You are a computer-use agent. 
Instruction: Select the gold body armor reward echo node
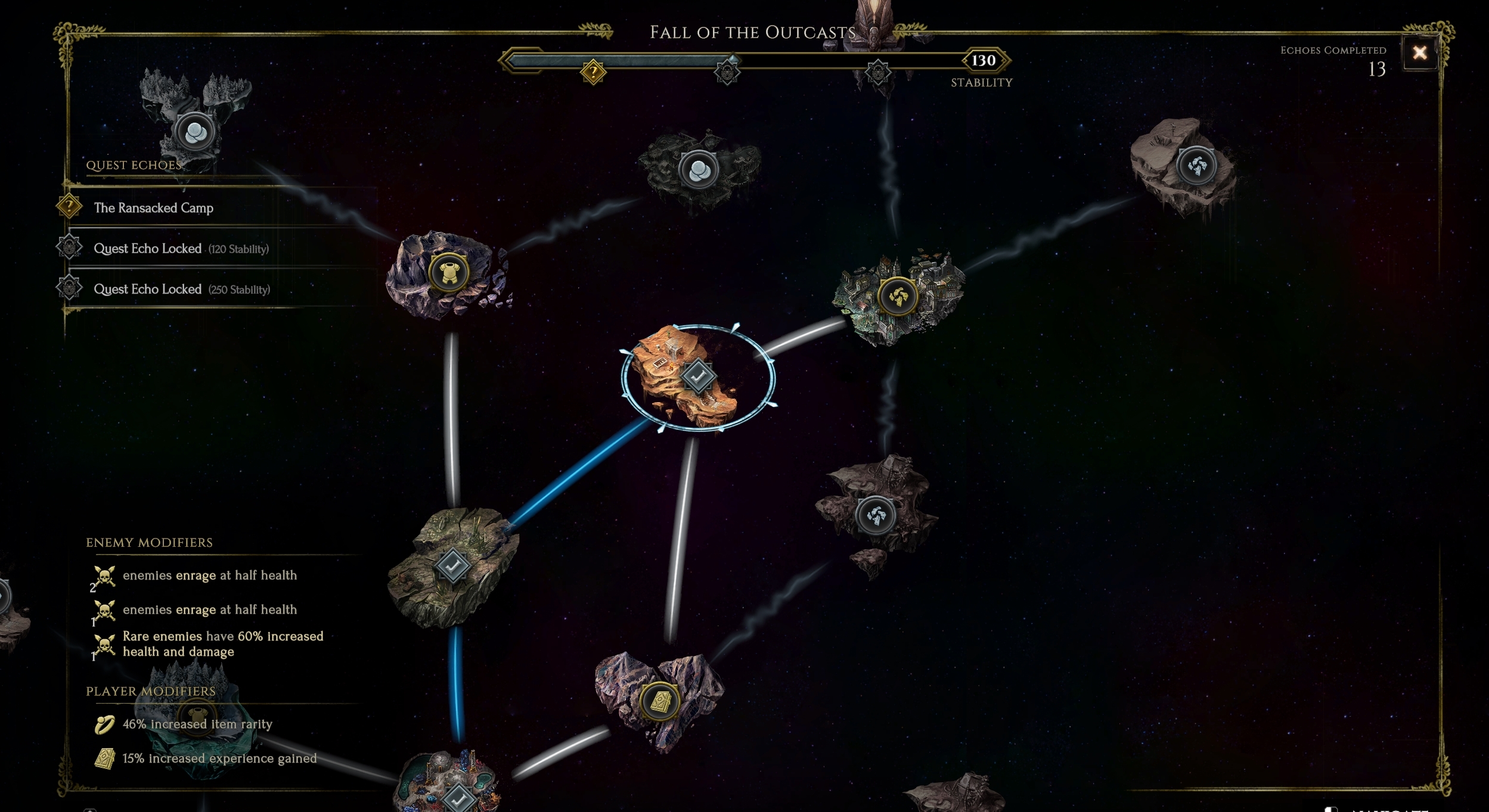point(448,273)
